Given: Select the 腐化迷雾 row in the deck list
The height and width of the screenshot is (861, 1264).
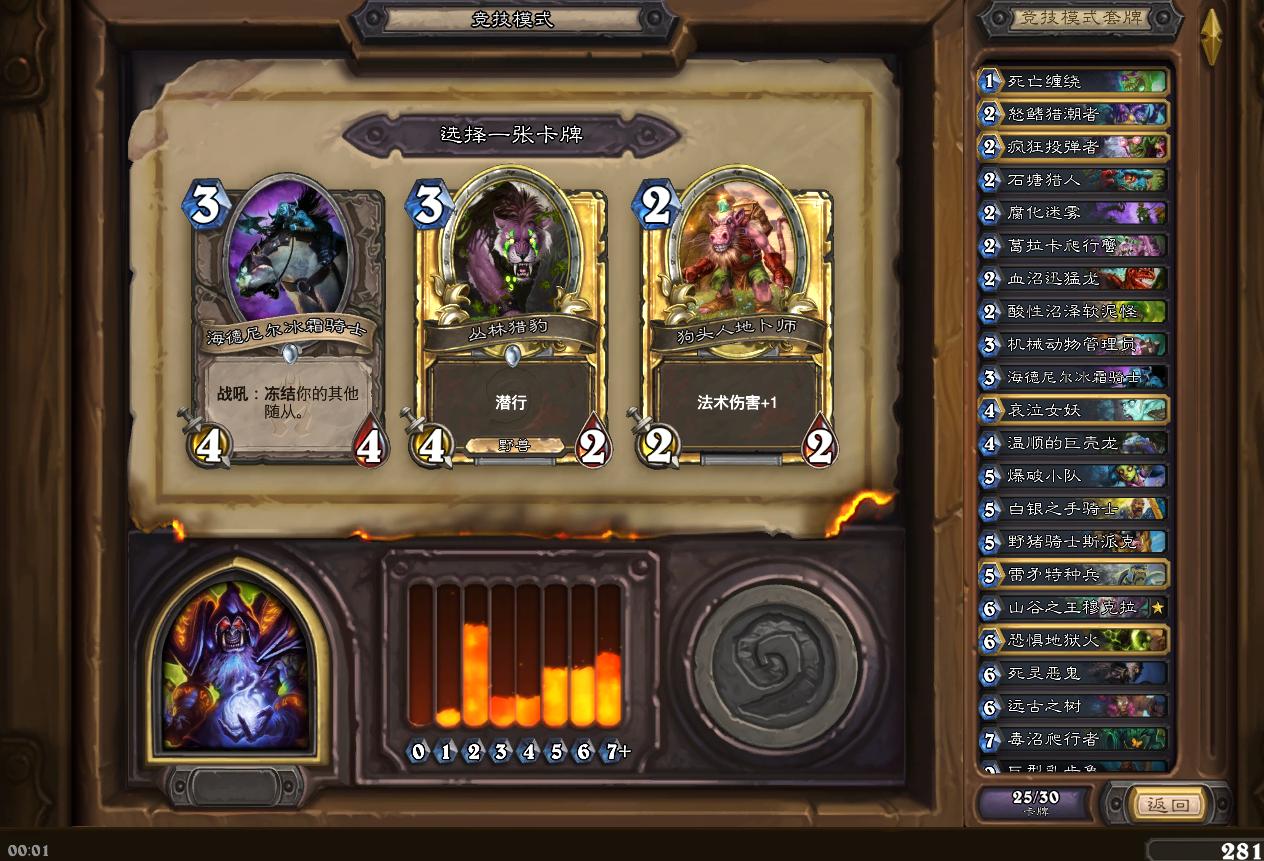Looking at the screenshot, I should pos(1072,213).
